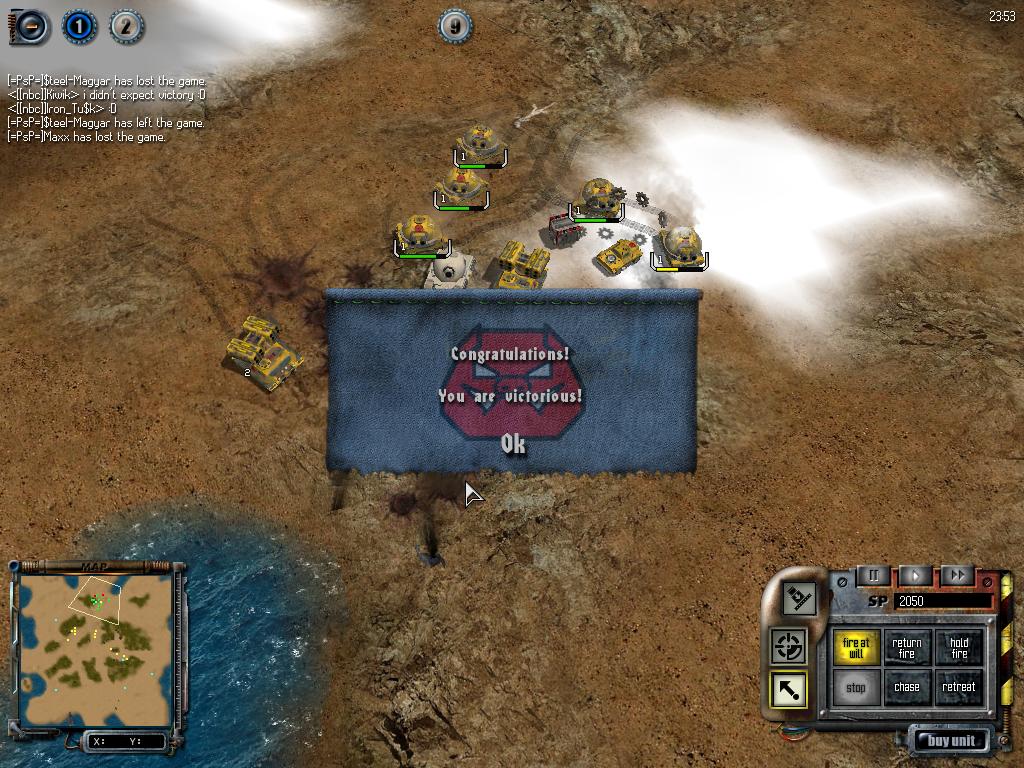The image size is (1024, 768).
Task: Choose the 'hold fire' order
Action: click(959, 648)
